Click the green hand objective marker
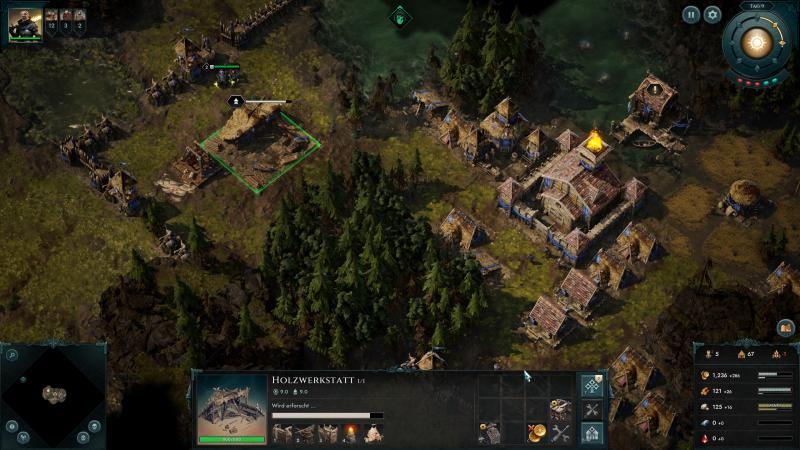This screenshot has width=800, height=450. 400,17
